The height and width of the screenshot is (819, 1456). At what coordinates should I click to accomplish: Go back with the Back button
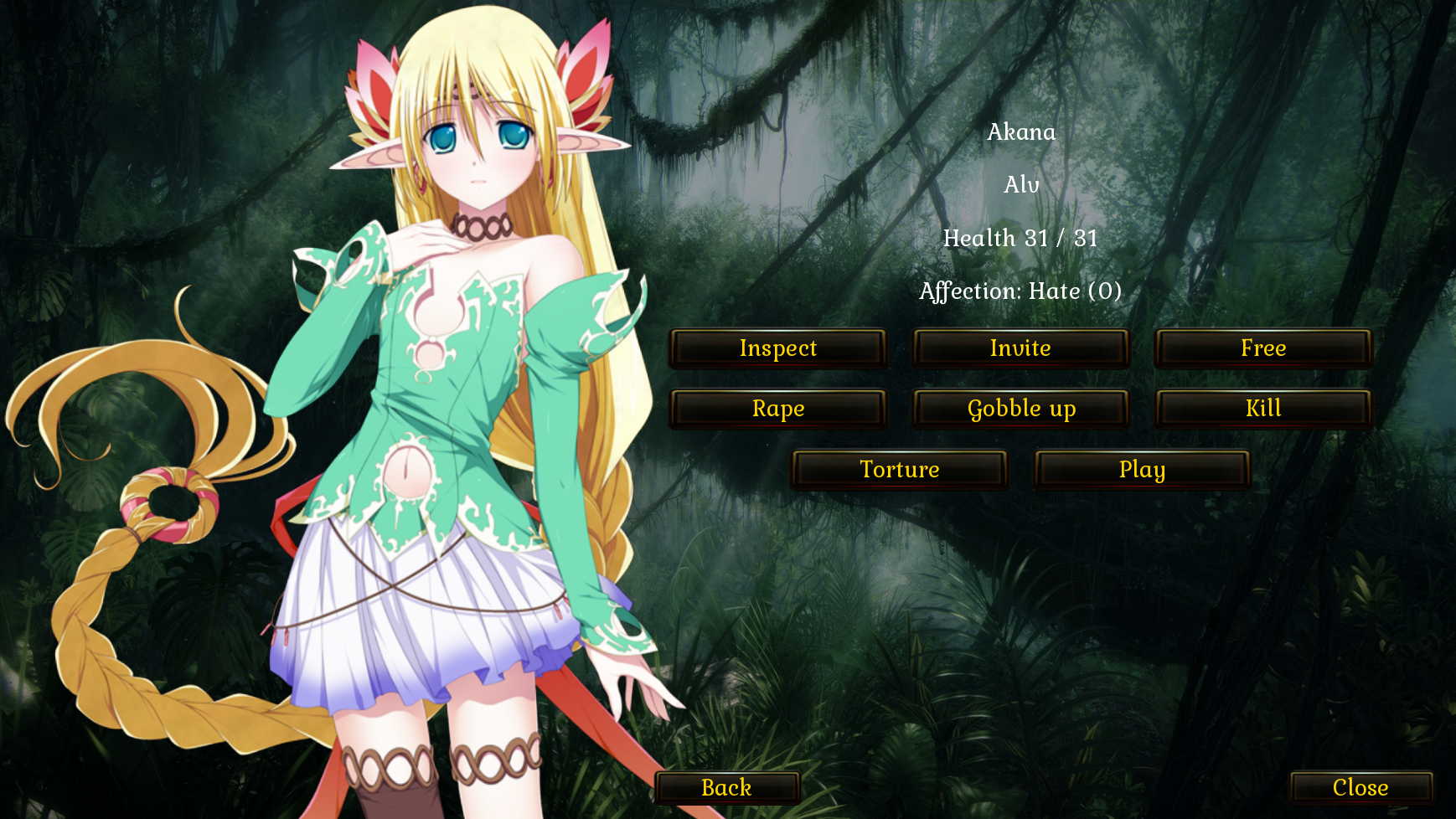point(726,788)
